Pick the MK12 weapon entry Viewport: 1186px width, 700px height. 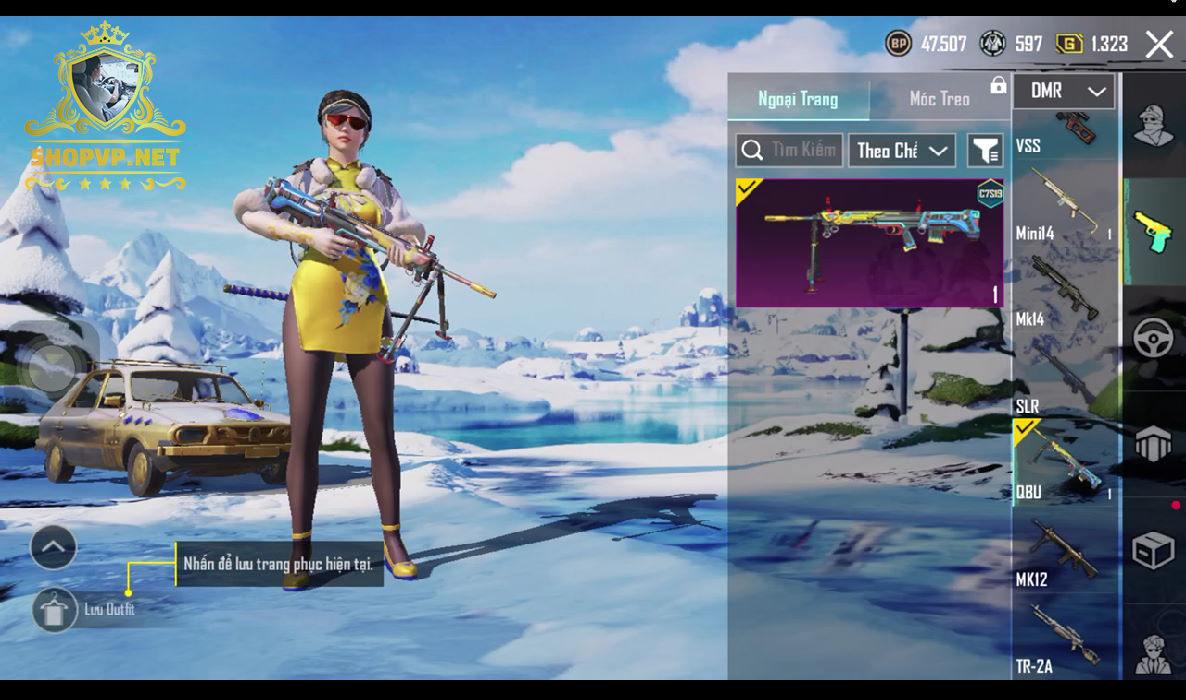(1065, 552)
